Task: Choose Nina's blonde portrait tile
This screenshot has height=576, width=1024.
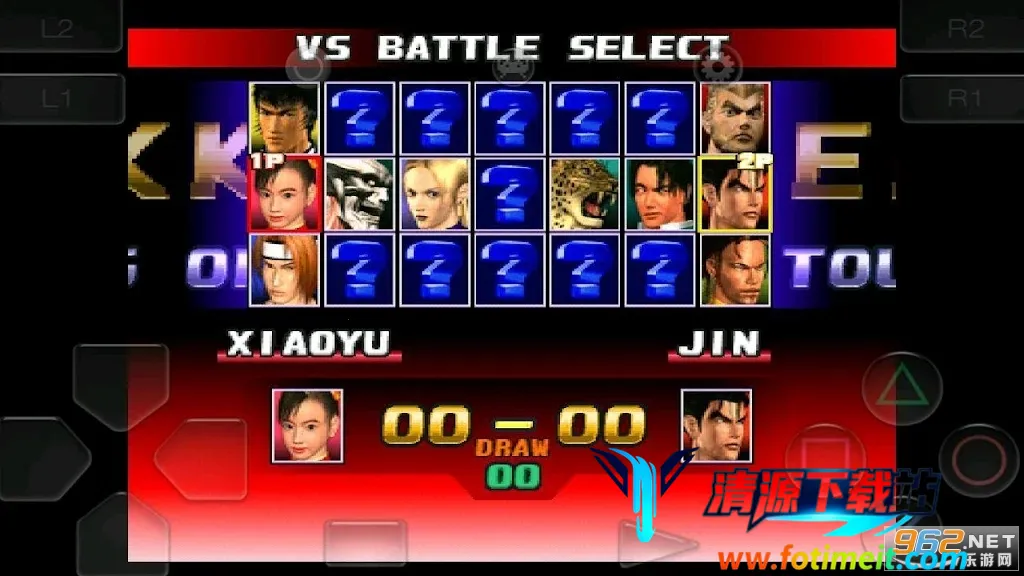Action: 435,194
